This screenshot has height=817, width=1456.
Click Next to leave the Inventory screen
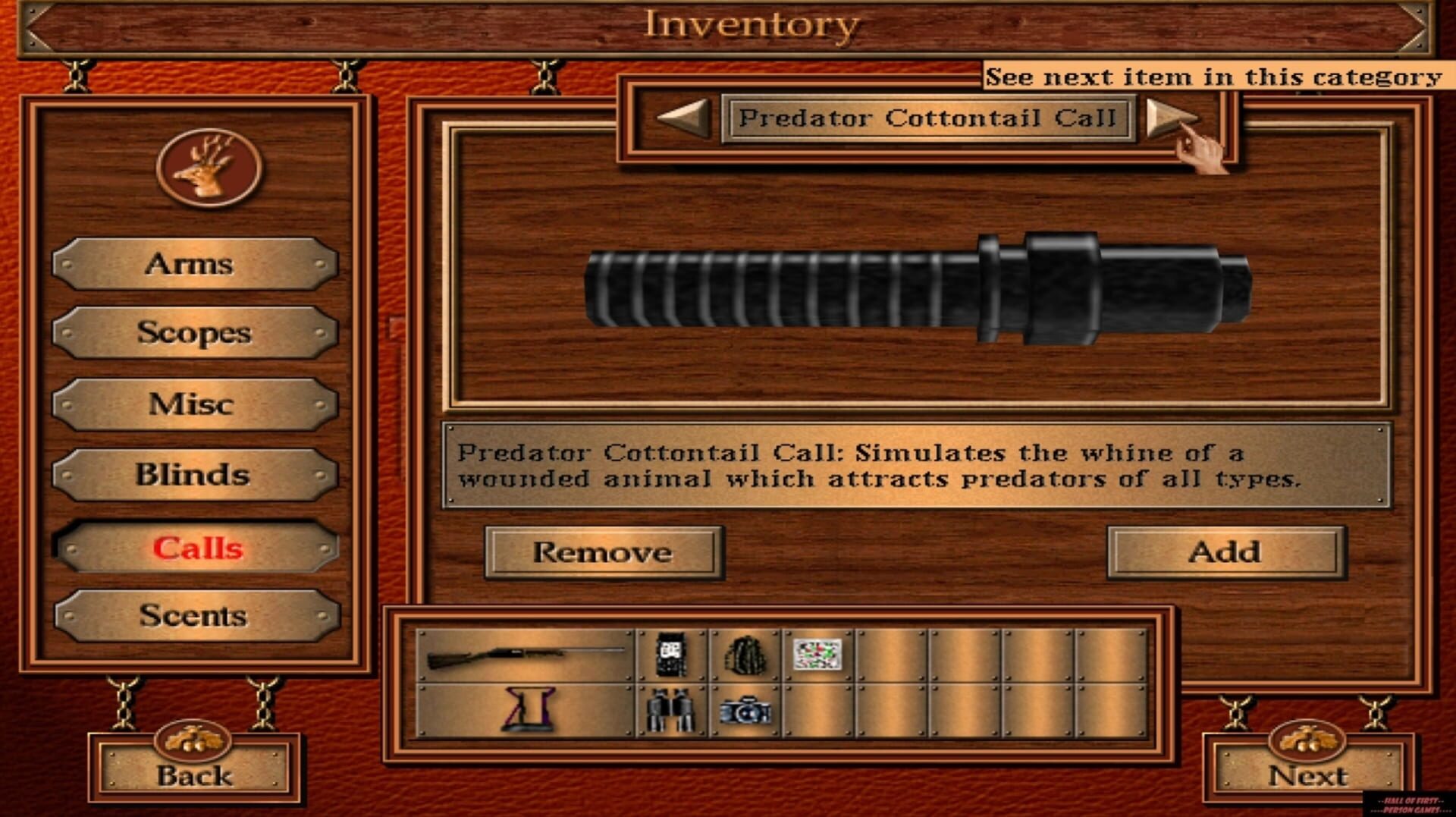point(1308,776)
